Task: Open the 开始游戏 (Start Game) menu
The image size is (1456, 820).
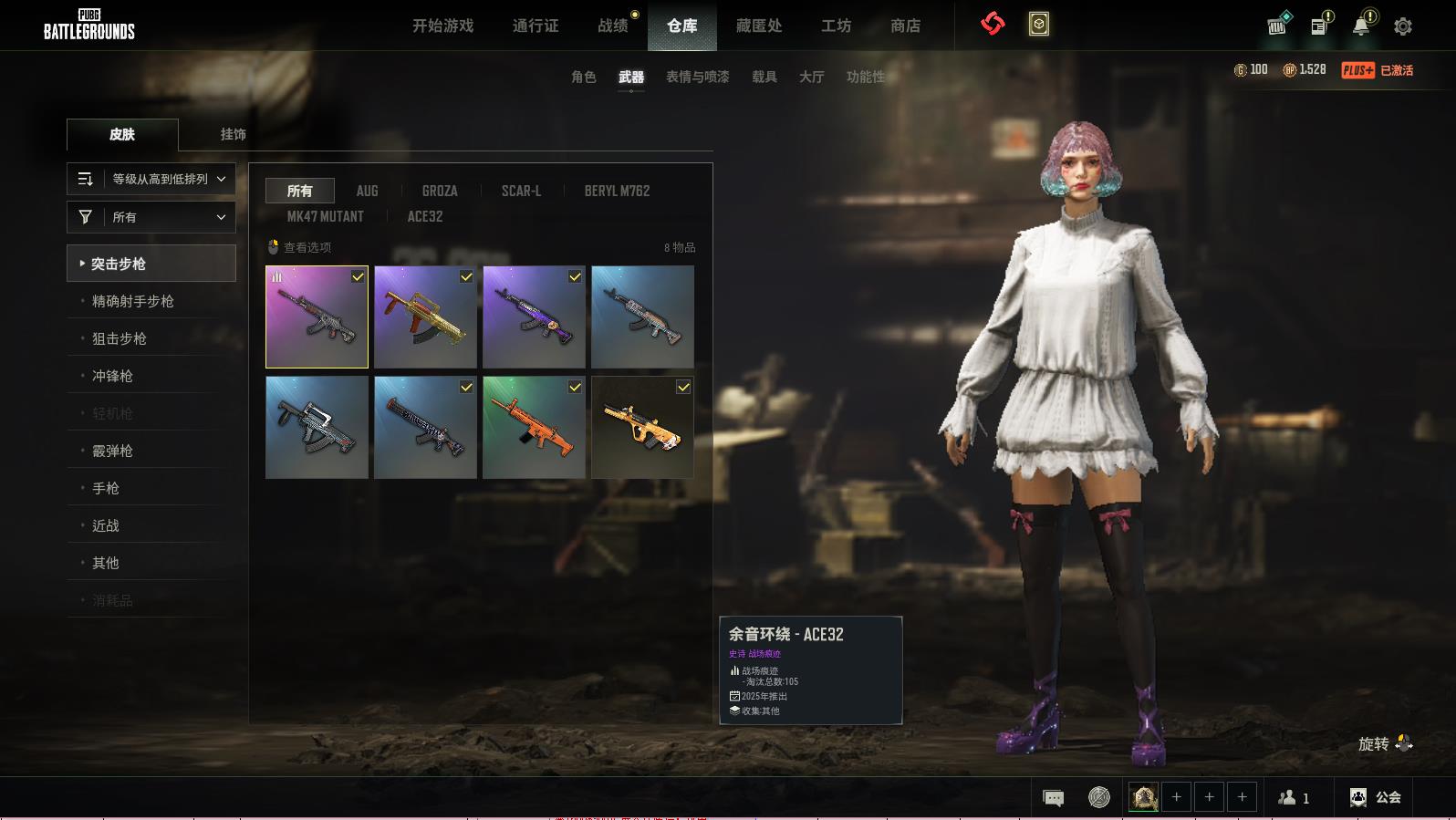Action: 442,26
